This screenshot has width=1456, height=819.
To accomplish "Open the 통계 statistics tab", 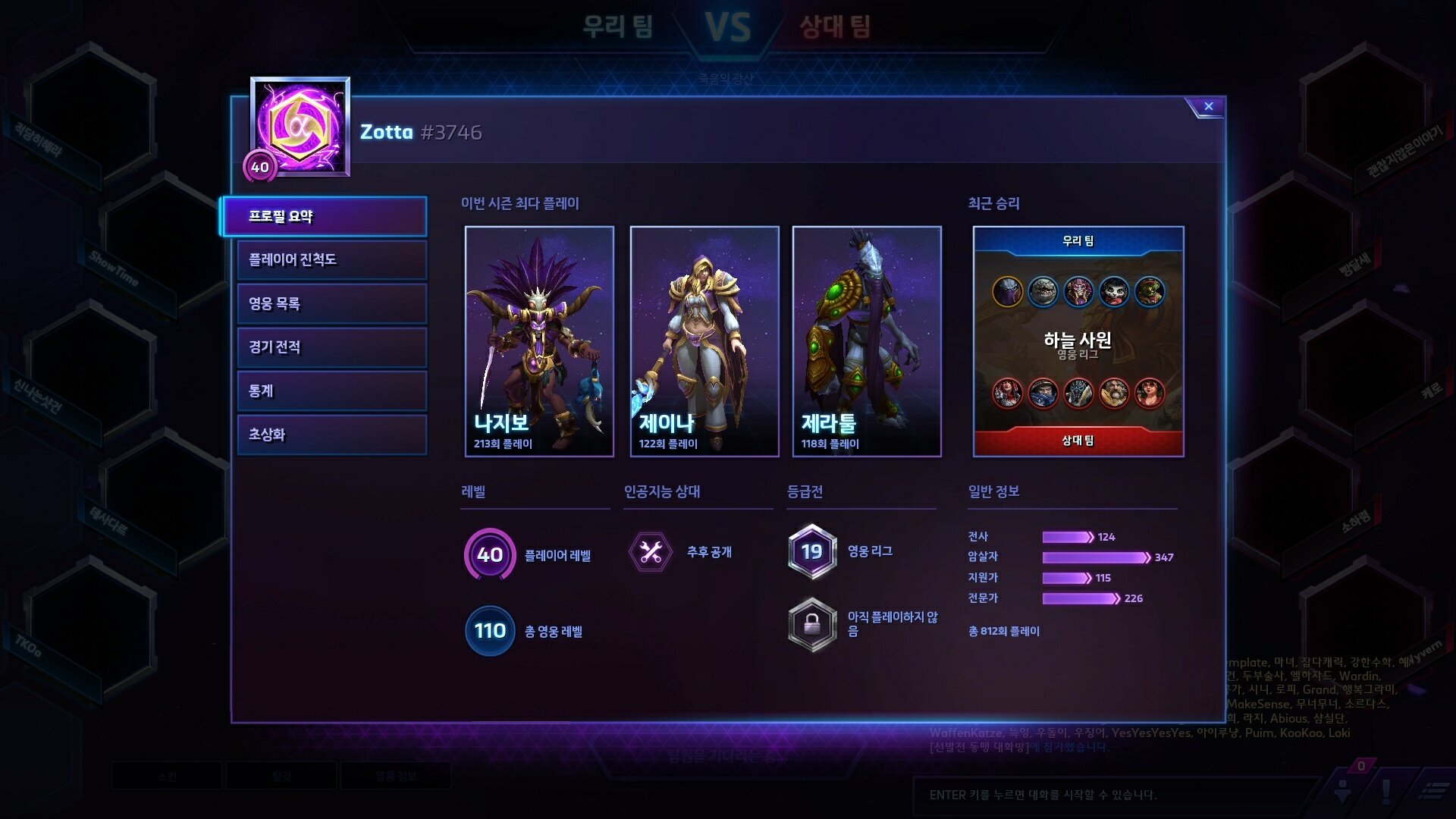I will (331, 391).
